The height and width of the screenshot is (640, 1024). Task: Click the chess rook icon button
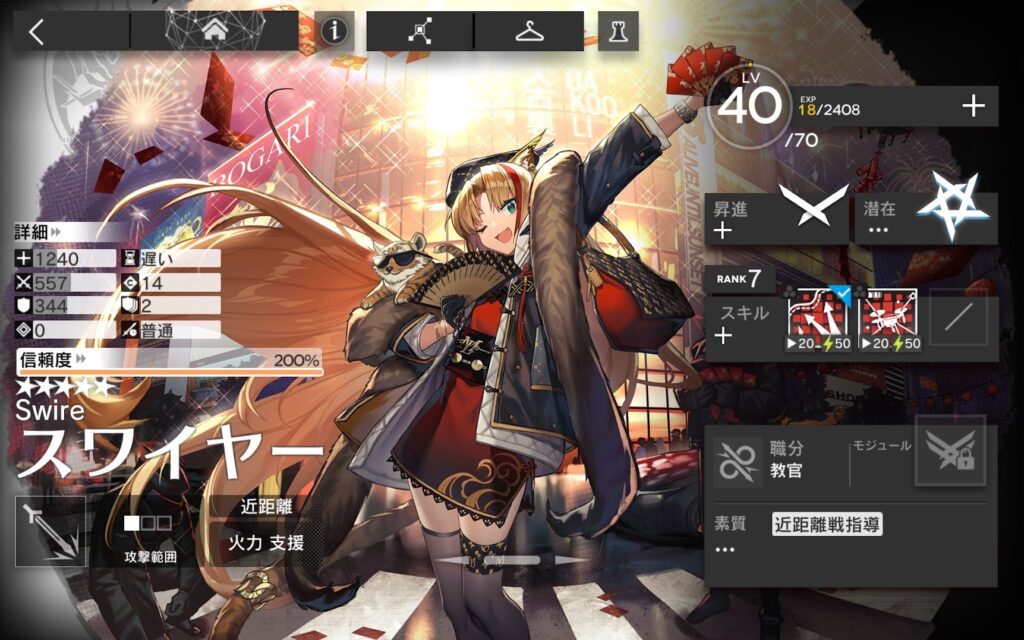click(x=618, y=31)
